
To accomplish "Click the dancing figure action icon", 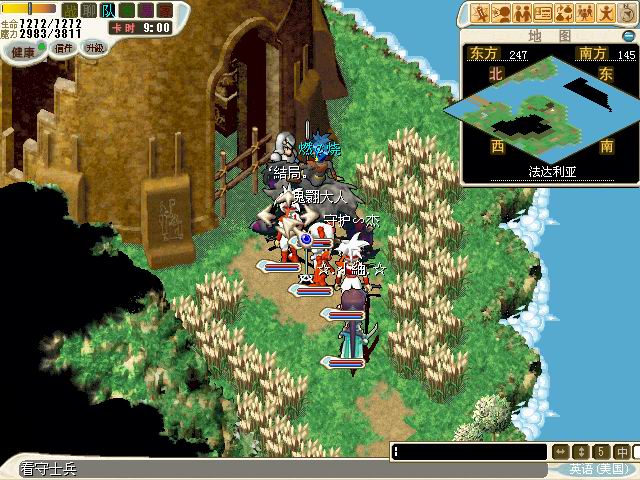I will (x=605, y=13).
